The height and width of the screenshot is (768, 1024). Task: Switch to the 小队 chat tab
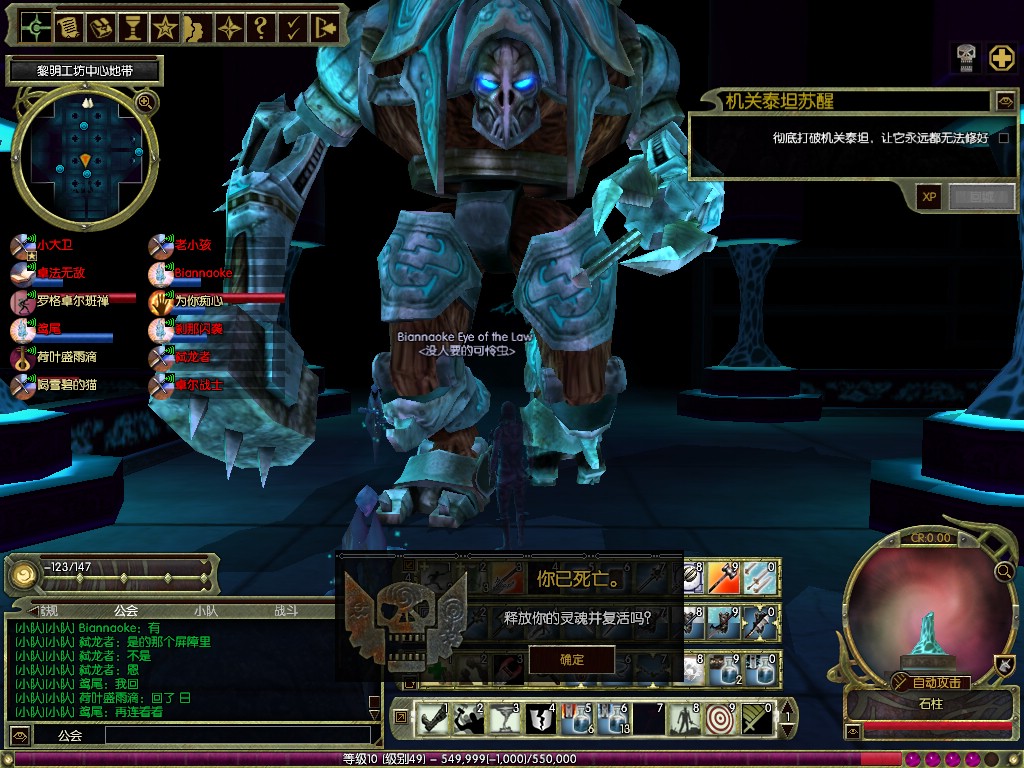coord(205,610)
